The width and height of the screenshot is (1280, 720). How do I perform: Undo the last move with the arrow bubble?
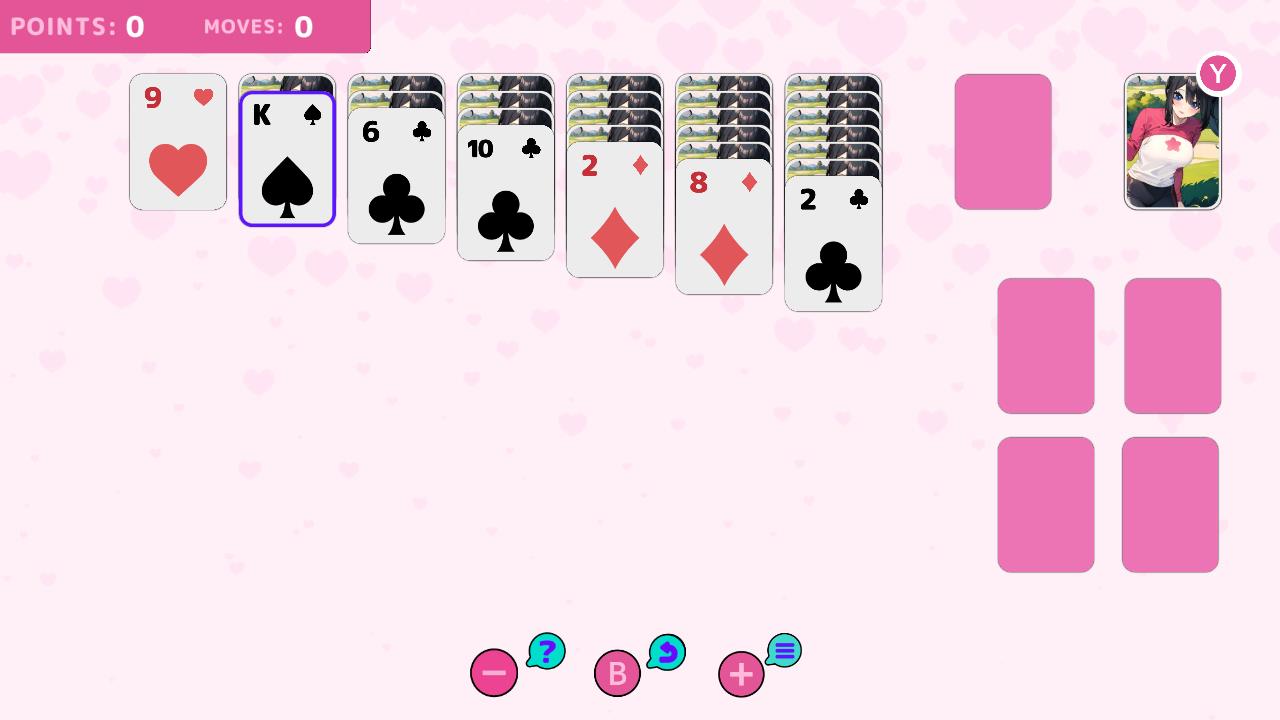coord(666,652)
